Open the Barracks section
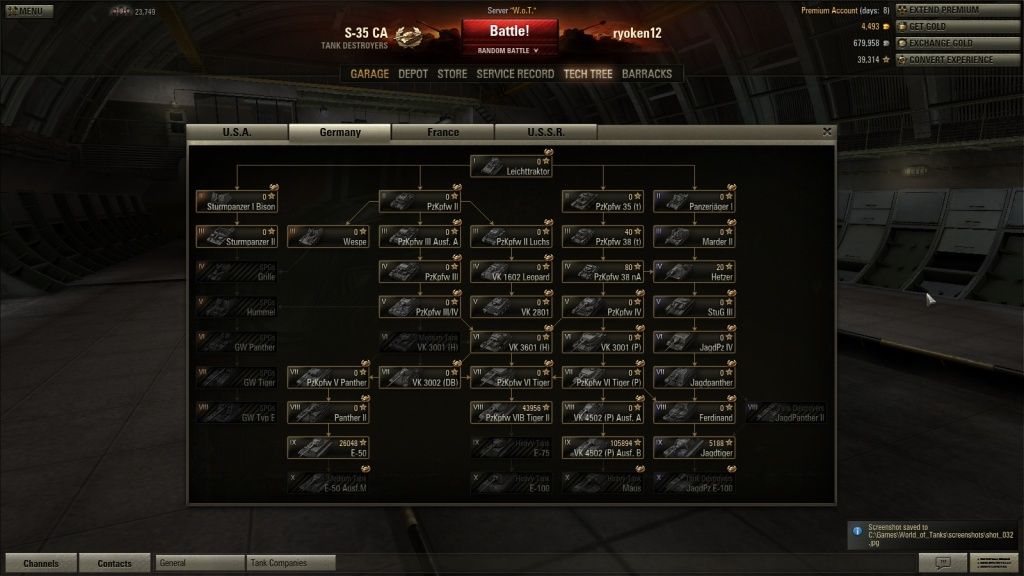Viewport: 1024px width, 576px height. (x=647, y=74)
